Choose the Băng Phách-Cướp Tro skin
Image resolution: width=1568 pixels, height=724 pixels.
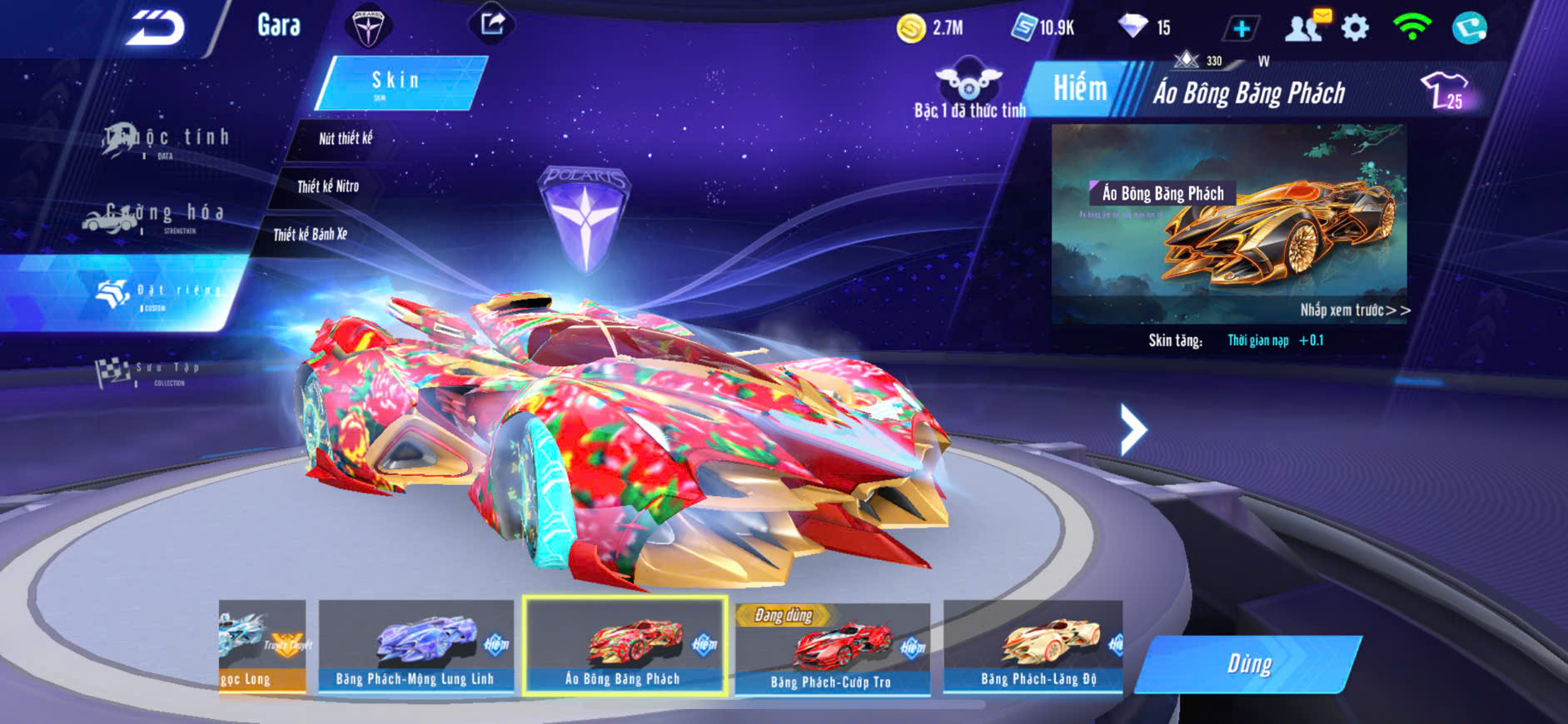click(832, 649)
